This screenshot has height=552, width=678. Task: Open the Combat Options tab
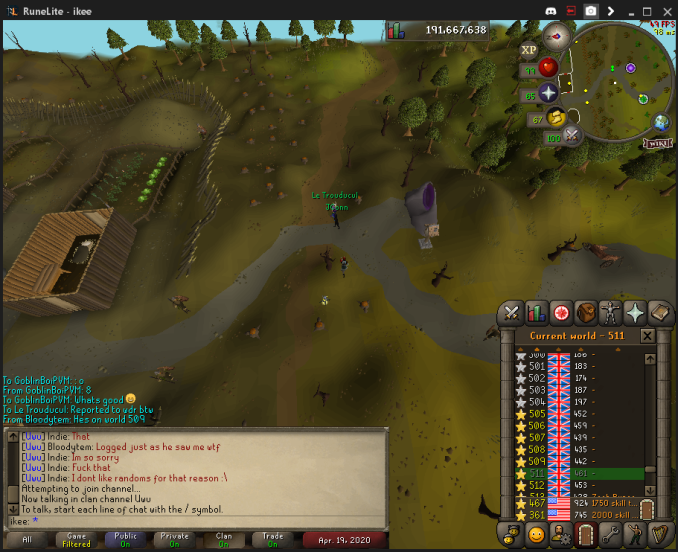point(512,312)
